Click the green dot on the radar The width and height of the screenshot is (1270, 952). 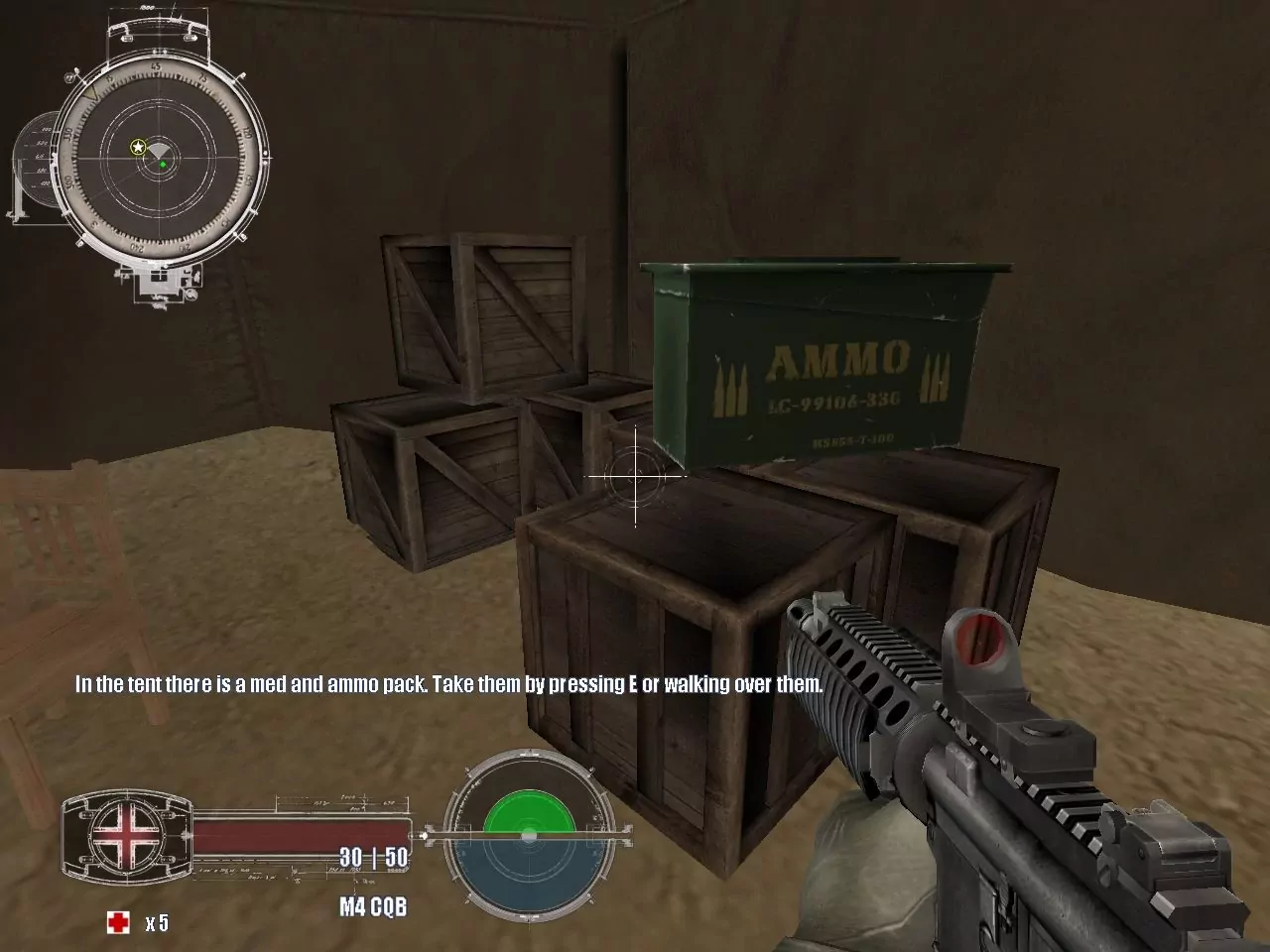[163, 165]
